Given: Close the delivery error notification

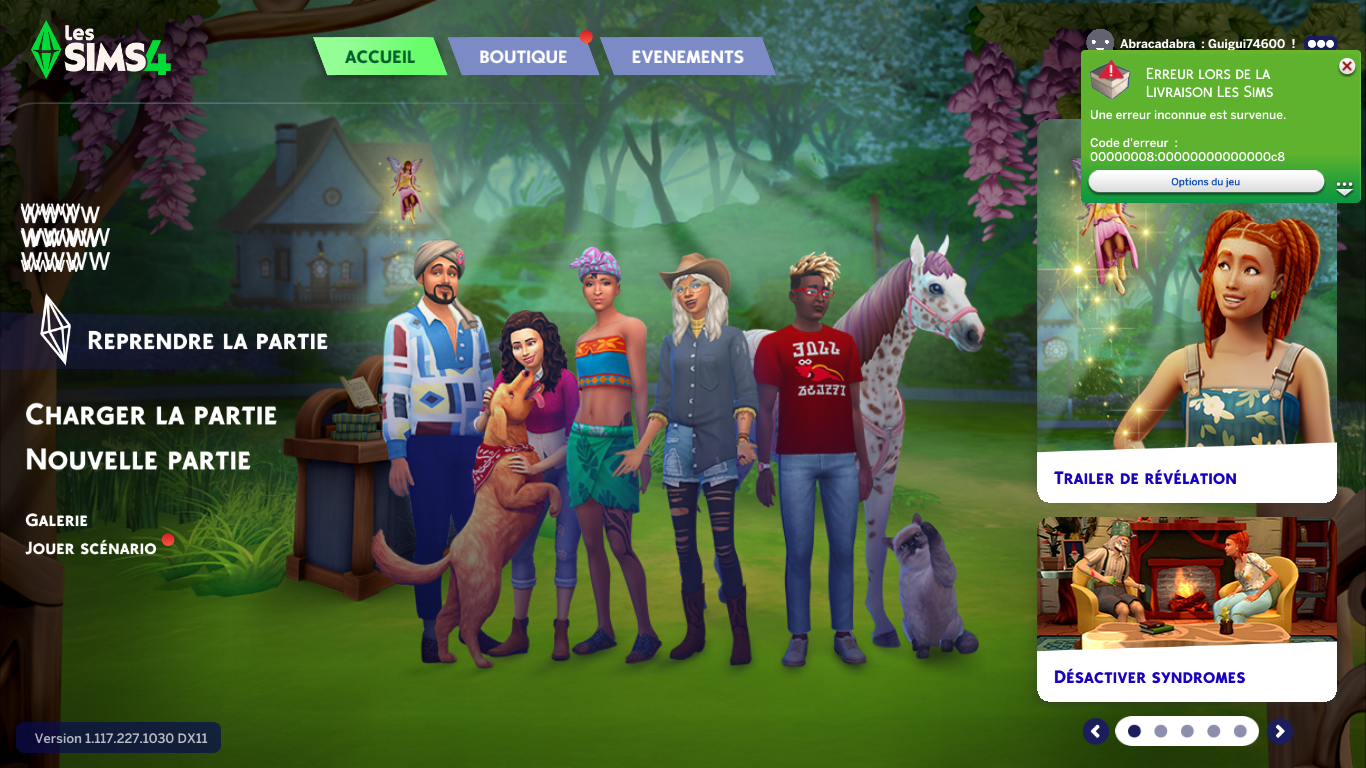Looking at the screenshot, I should tap(1347, 66).
